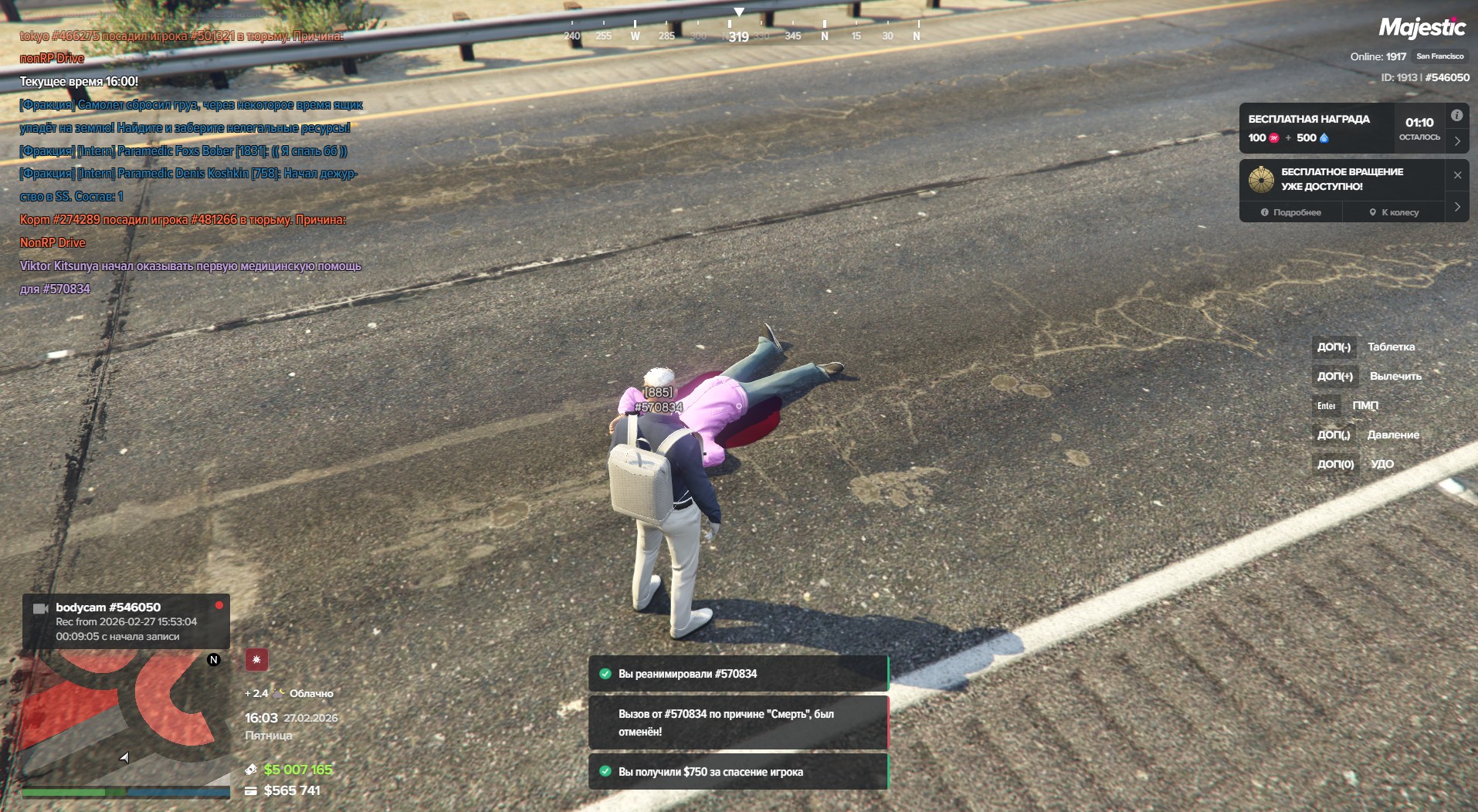Expand the free spin panel arrow
Screen dimensions: 1478x812
click(1457, 207)
